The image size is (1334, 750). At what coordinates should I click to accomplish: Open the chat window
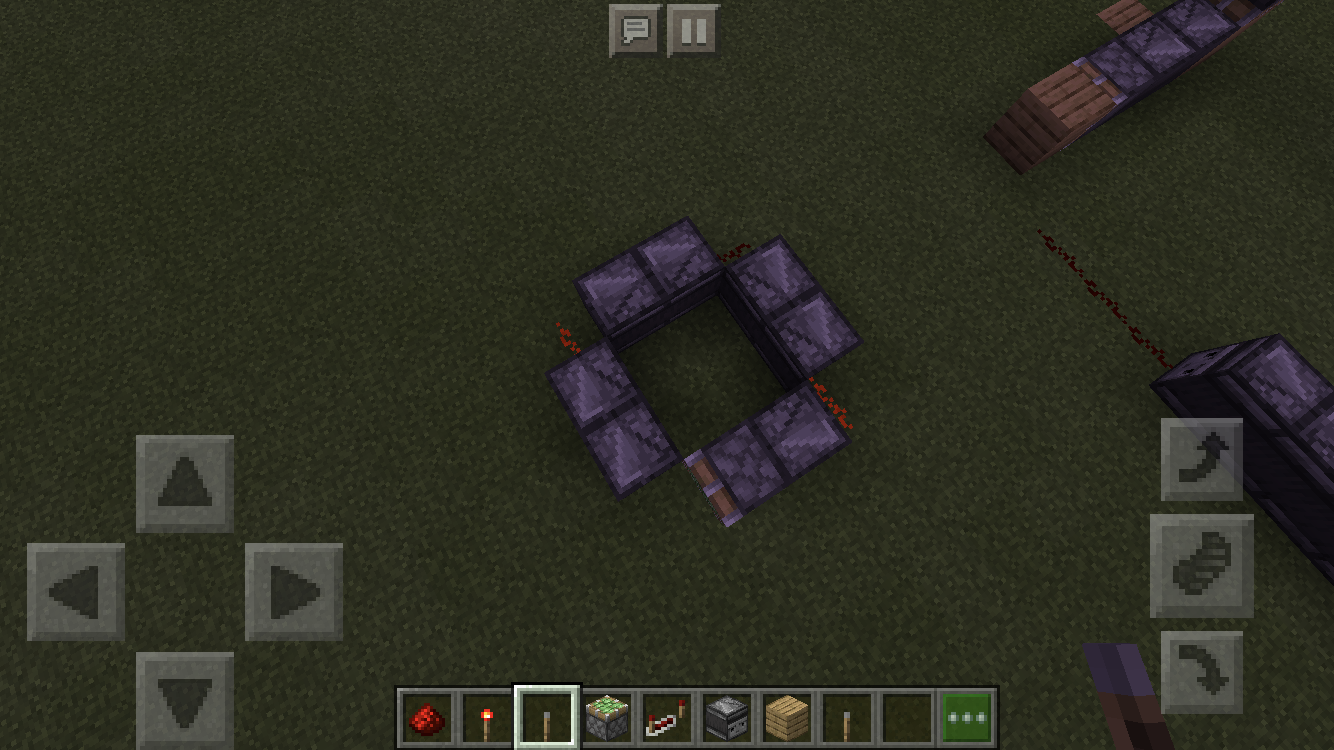634,29
